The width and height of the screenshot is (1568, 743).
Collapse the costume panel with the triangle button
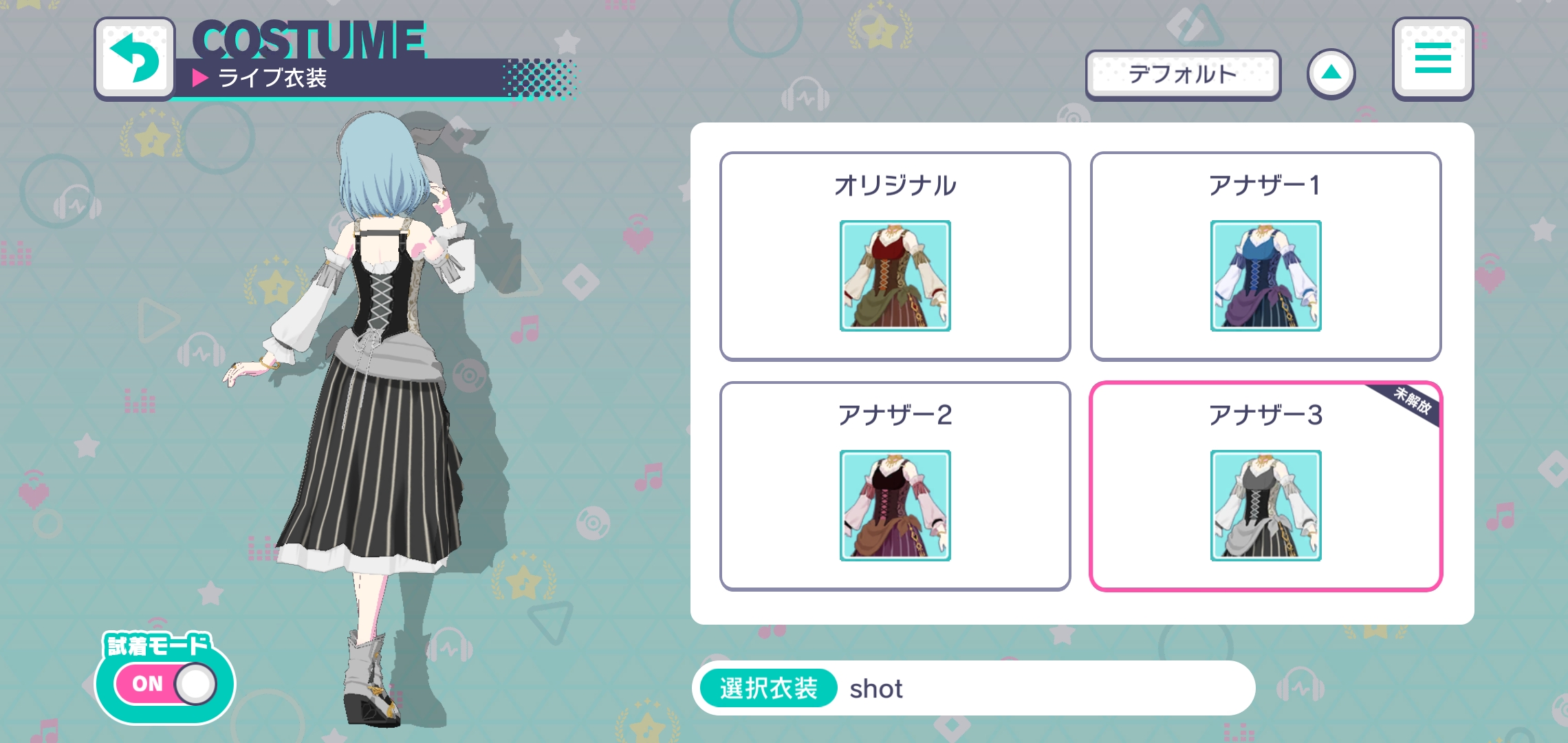pos(1332,72)
